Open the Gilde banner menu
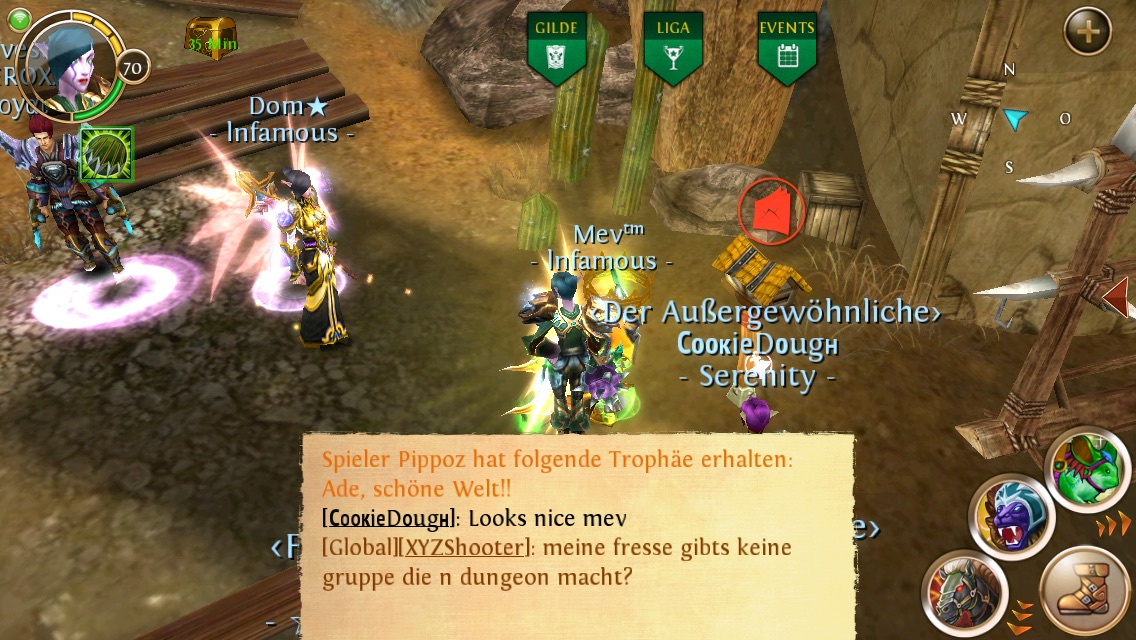Viewport: 1136px width, 640px height. coord(556,49)
